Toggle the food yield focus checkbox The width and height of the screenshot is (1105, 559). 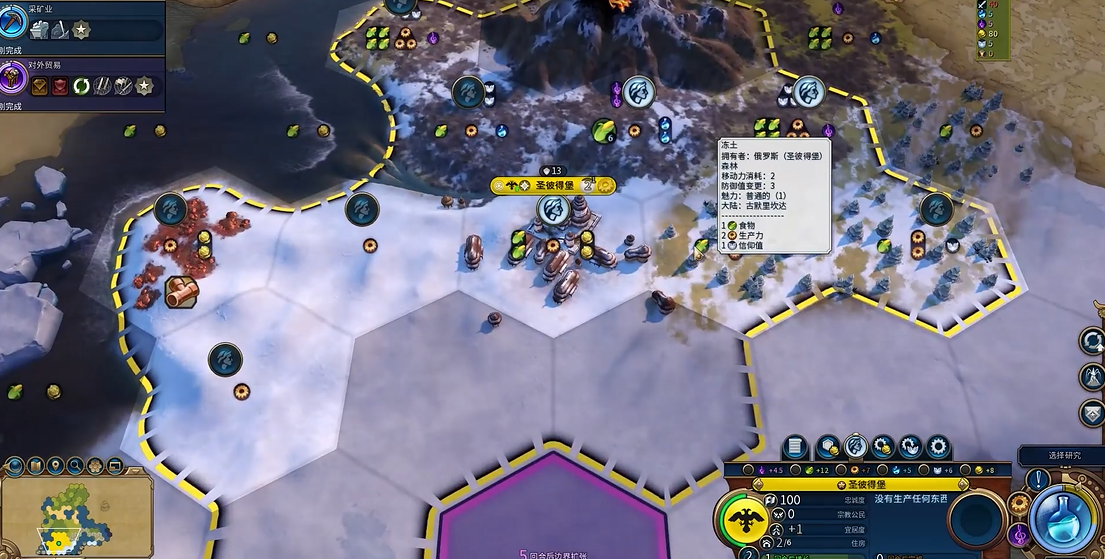tap(793, 470)
